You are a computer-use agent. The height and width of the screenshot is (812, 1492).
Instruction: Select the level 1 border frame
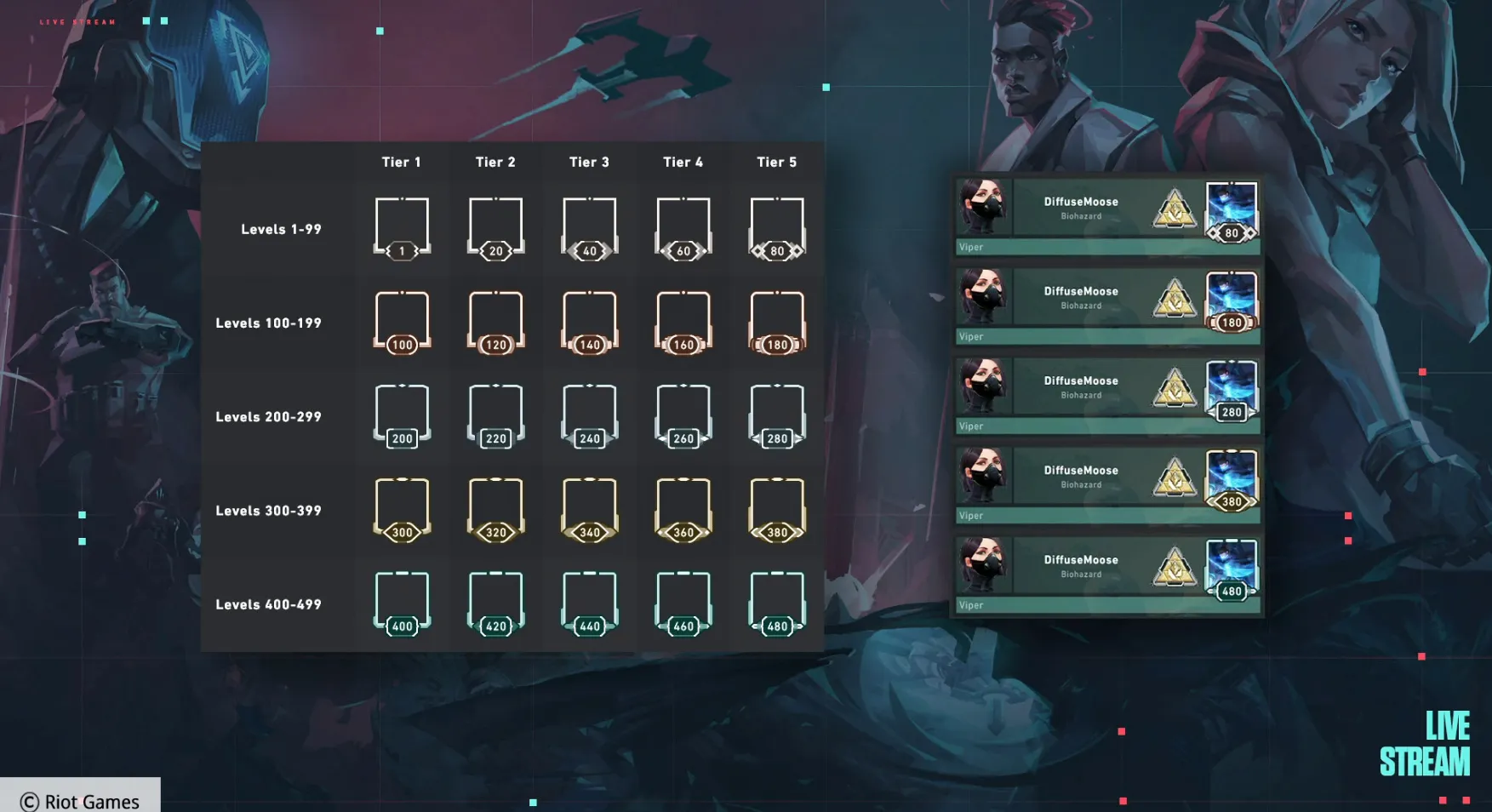402,228
